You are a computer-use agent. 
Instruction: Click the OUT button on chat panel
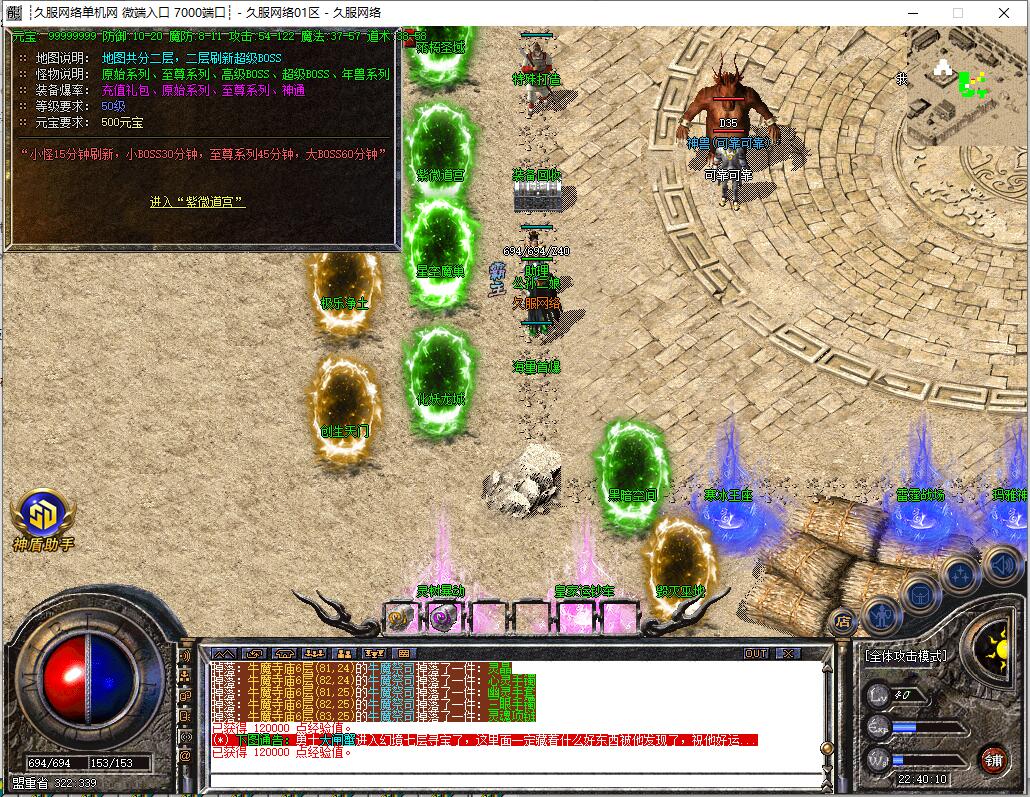756,653
